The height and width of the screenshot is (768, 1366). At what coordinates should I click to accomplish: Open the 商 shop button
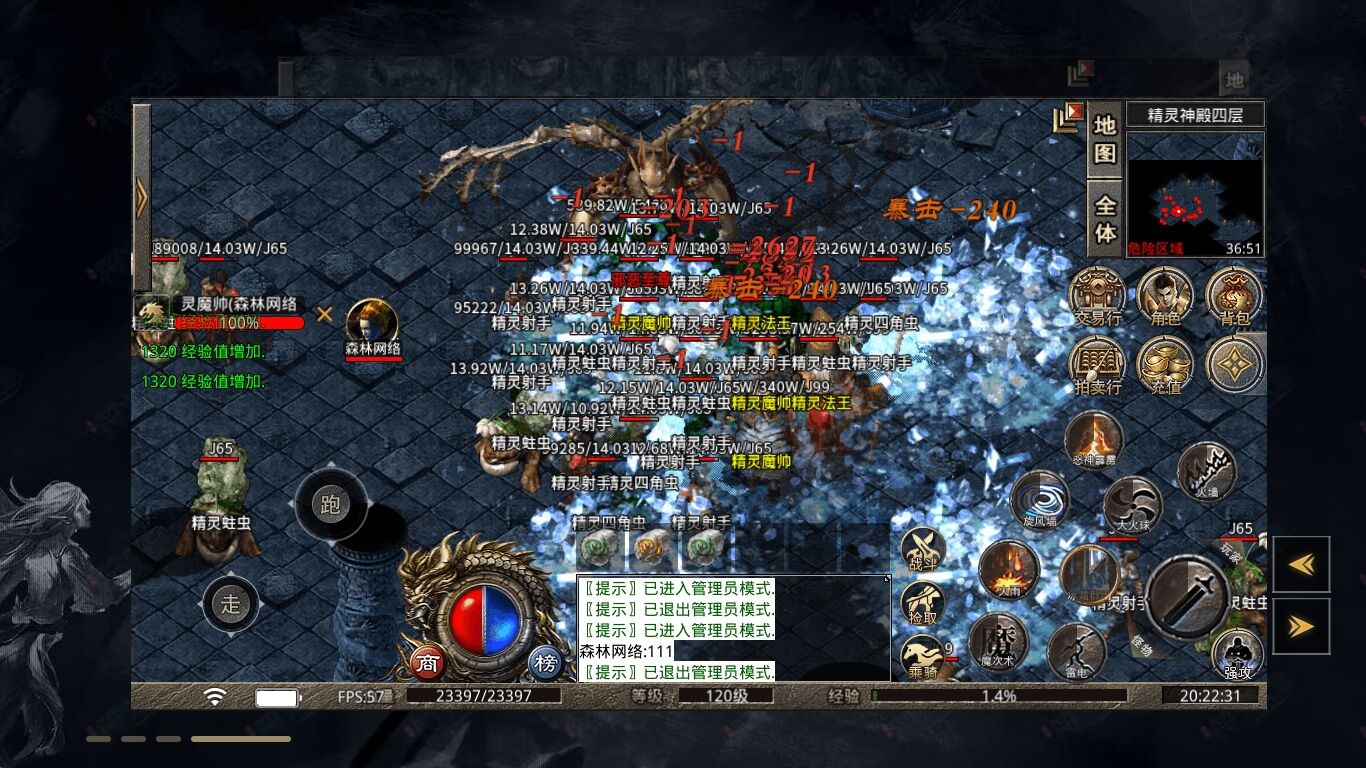(428, 663)
